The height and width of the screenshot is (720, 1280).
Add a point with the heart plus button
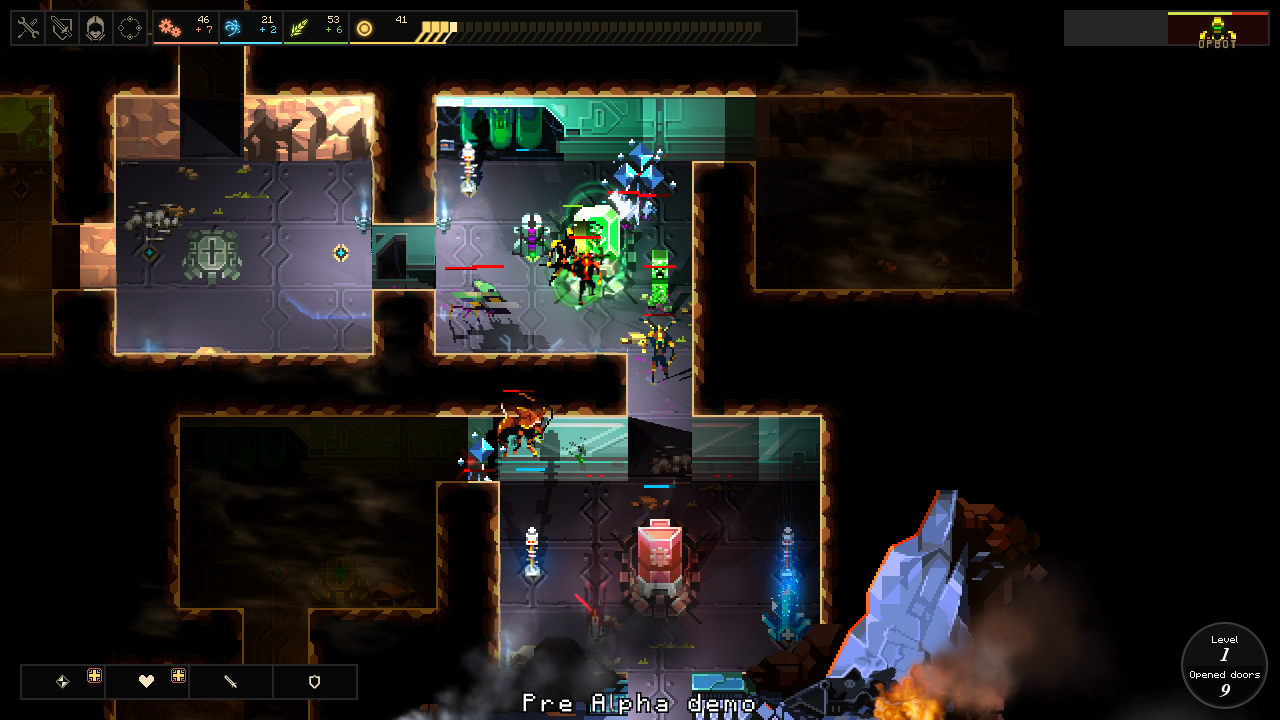[x=178, y=676]
